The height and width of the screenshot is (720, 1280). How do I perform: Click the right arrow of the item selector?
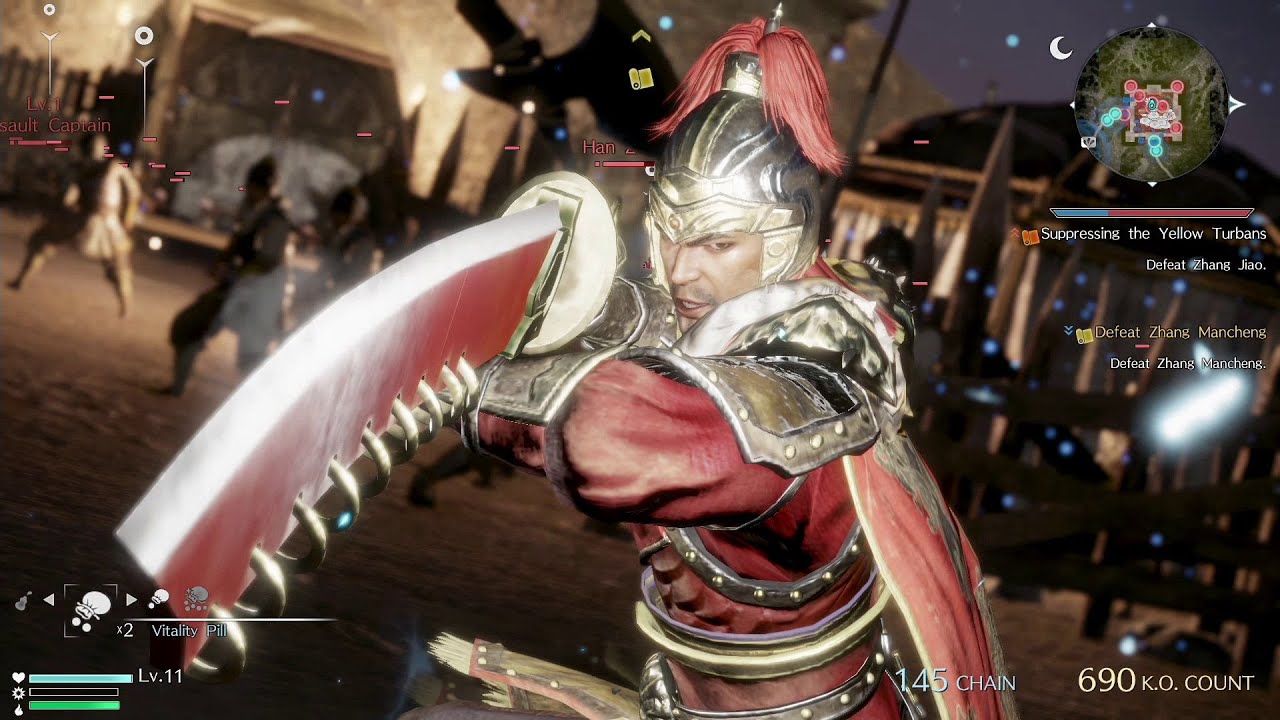point(130,599)
